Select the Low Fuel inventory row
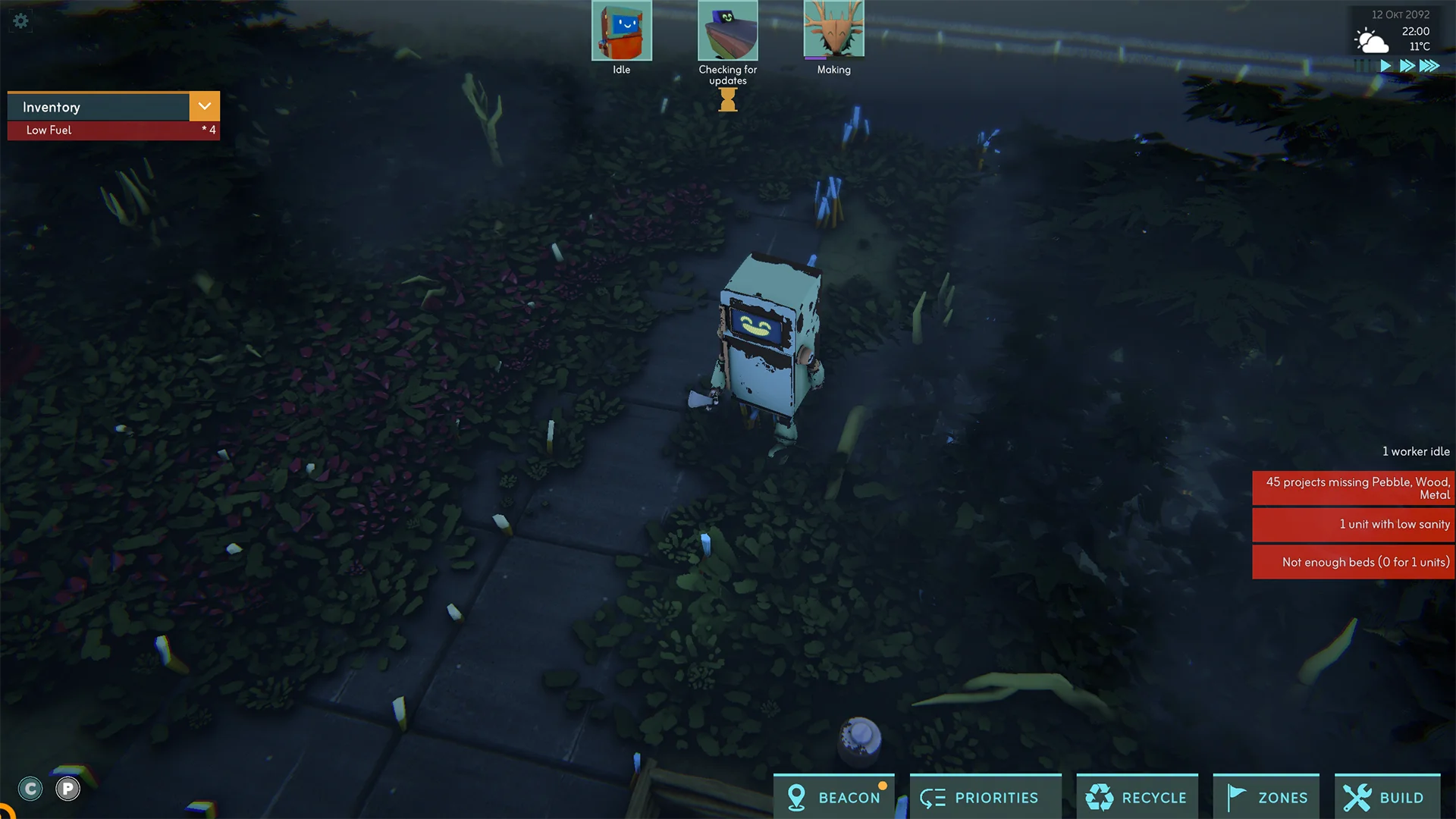This screenshot has height=819, width=1456. [114, 130]
